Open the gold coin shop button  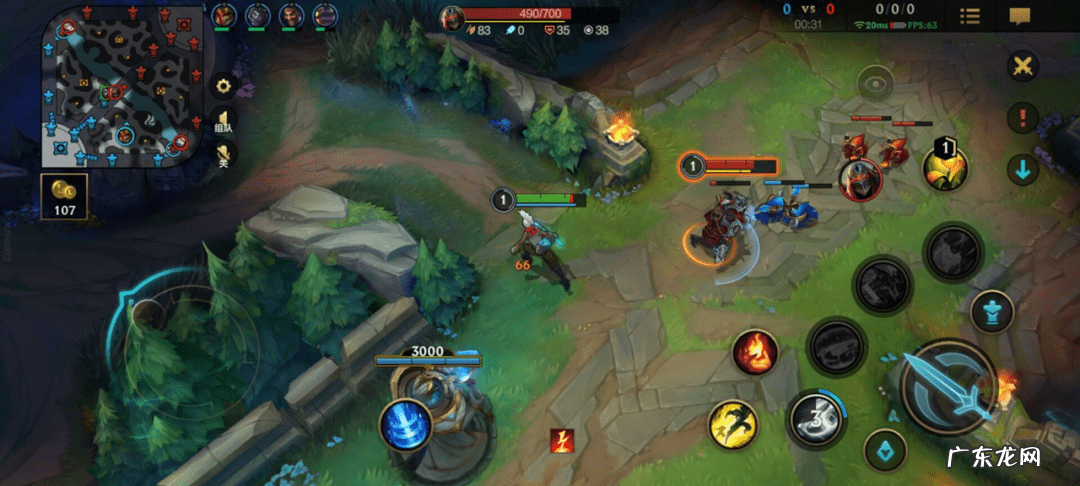[64, 196]
